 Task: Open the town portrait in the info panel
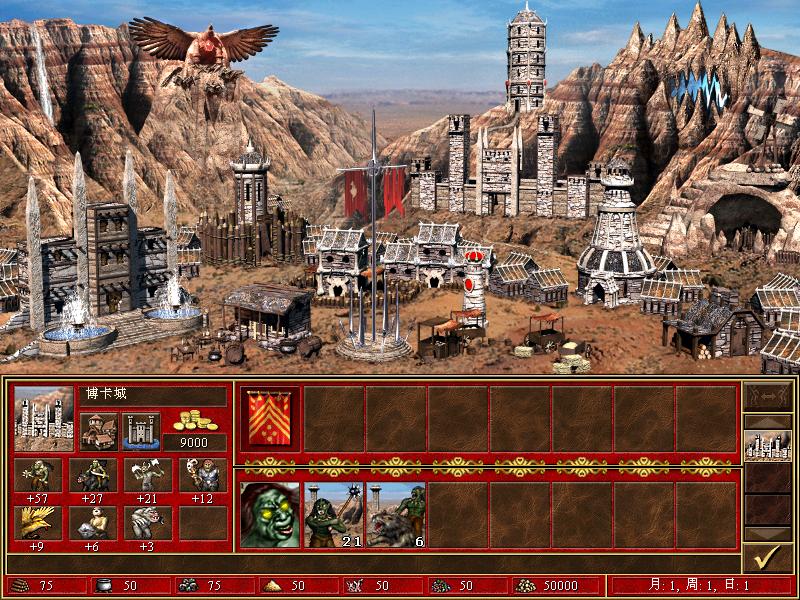pyautogui.click(x=44, y=419)
